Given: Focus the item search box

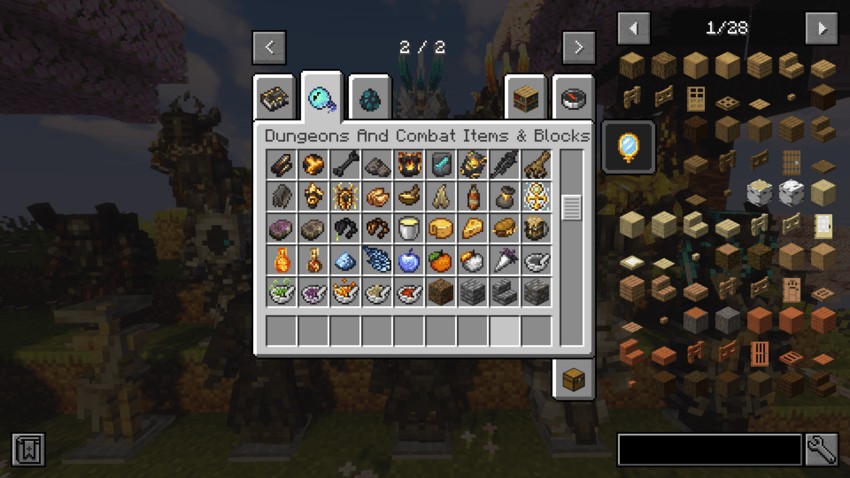Looking at the screenshot, I should [709, 449].
